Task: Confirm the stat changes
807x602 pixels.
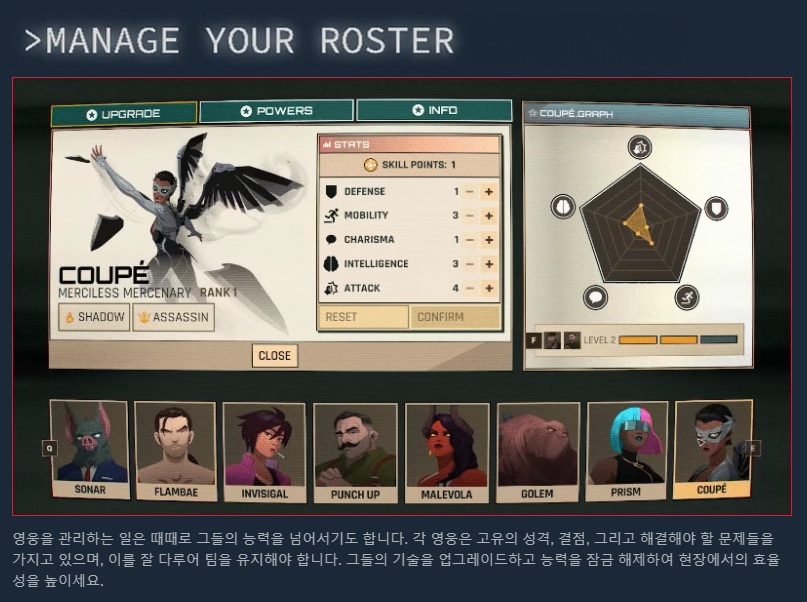Action: coord(455,317)
